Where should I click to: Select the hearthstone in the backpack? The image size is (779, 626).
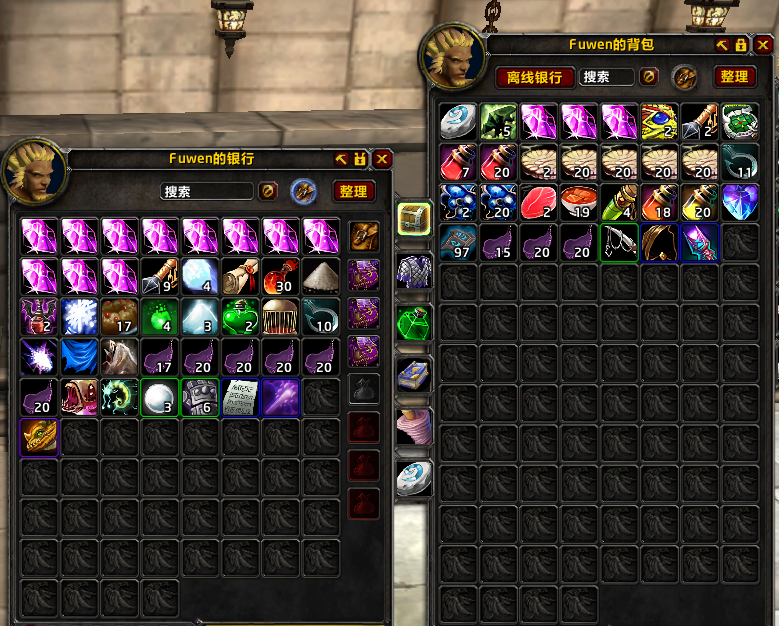pyautogui.click(x=459, y=120)
